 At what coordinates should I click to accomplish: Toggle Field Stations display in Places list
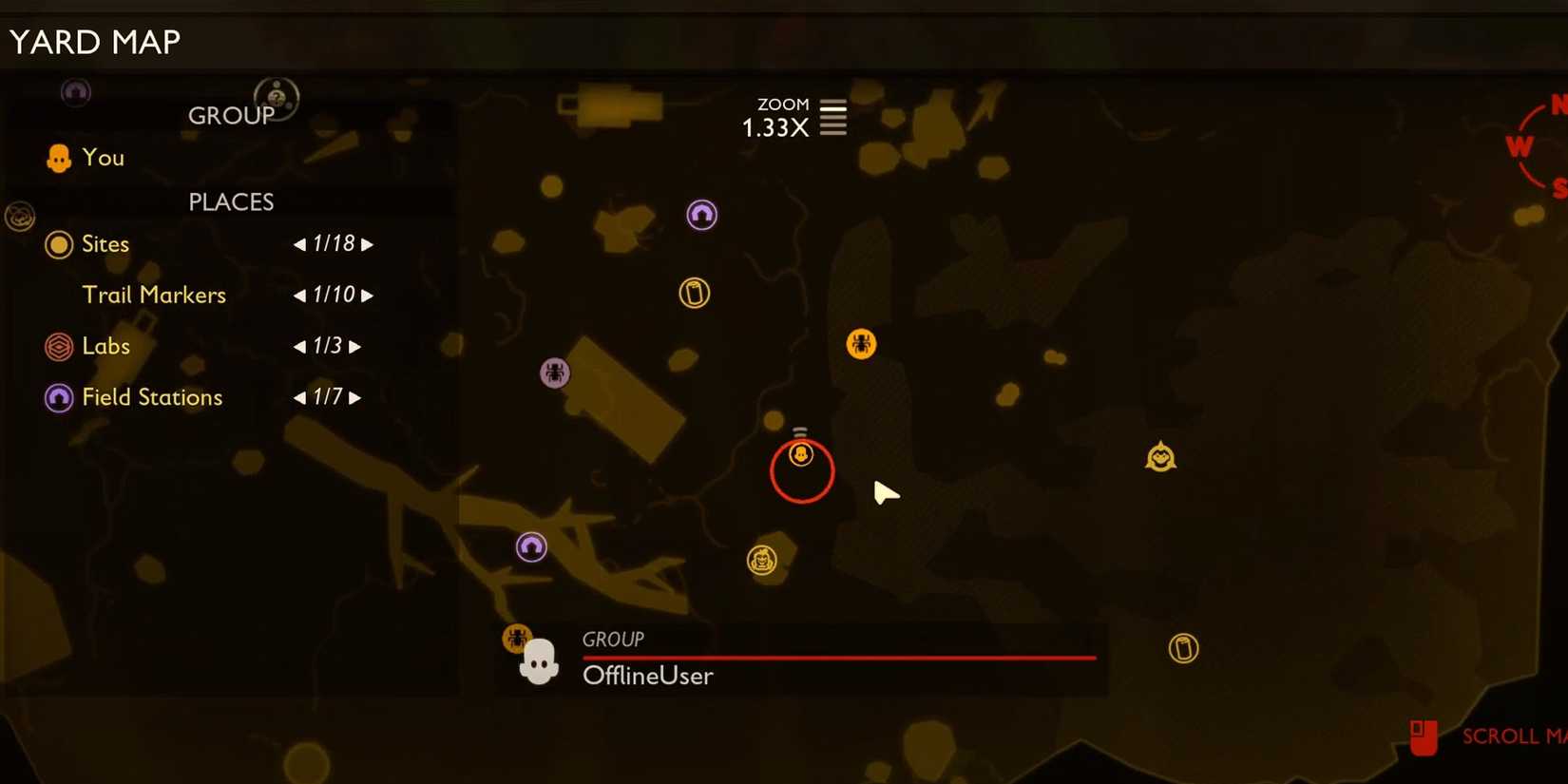pyautogui.click(x=59, y=398)
